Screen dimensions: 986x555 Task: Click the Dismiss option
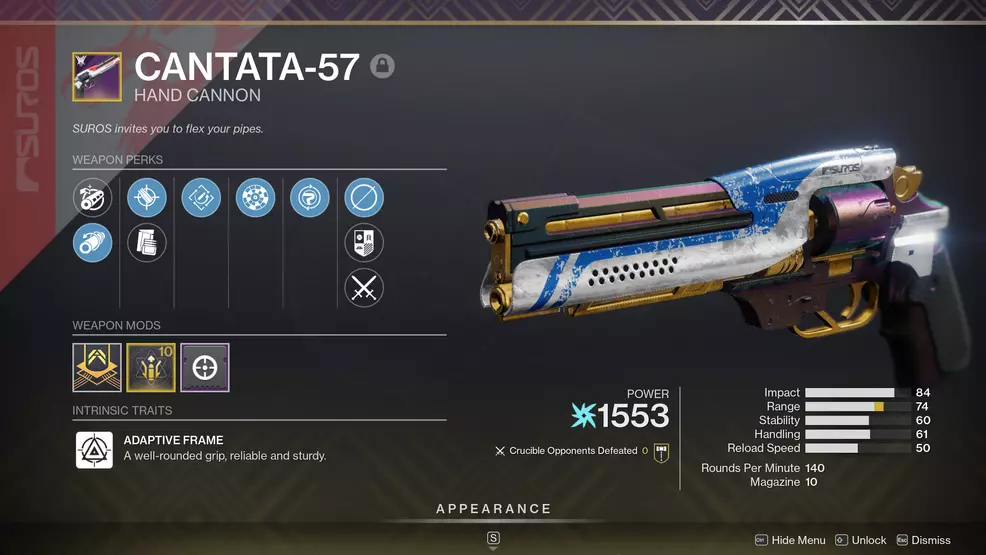coord(923,540)
